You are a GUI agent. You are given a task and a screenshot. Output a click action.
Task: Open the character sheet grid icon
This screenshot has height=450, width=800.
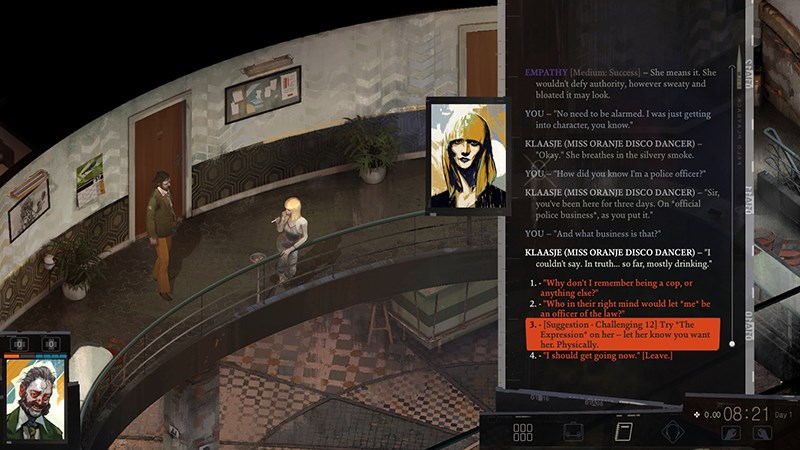523,432
